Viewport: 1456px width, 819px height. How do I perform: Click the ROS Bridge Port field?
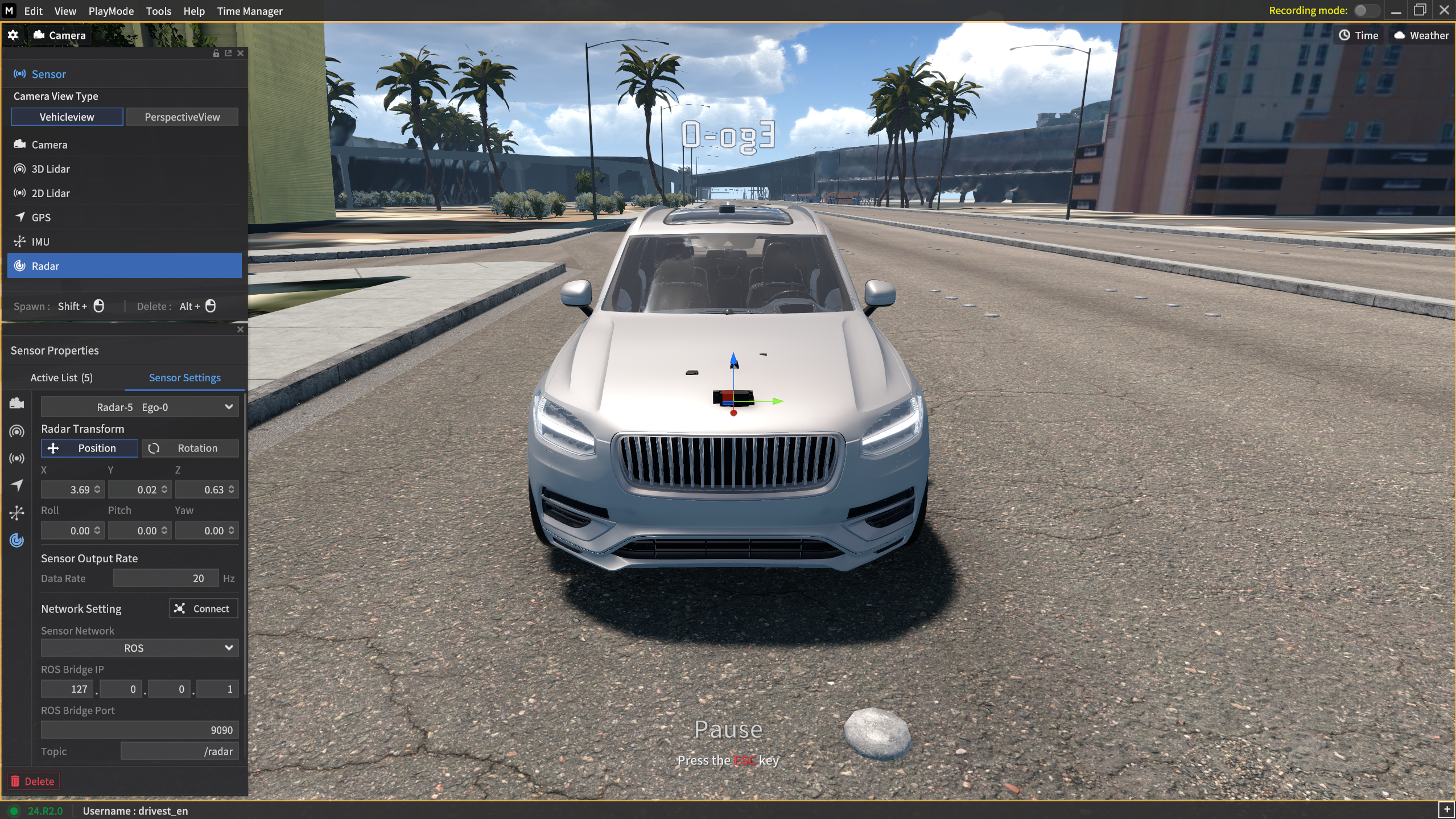click(139, 730)
